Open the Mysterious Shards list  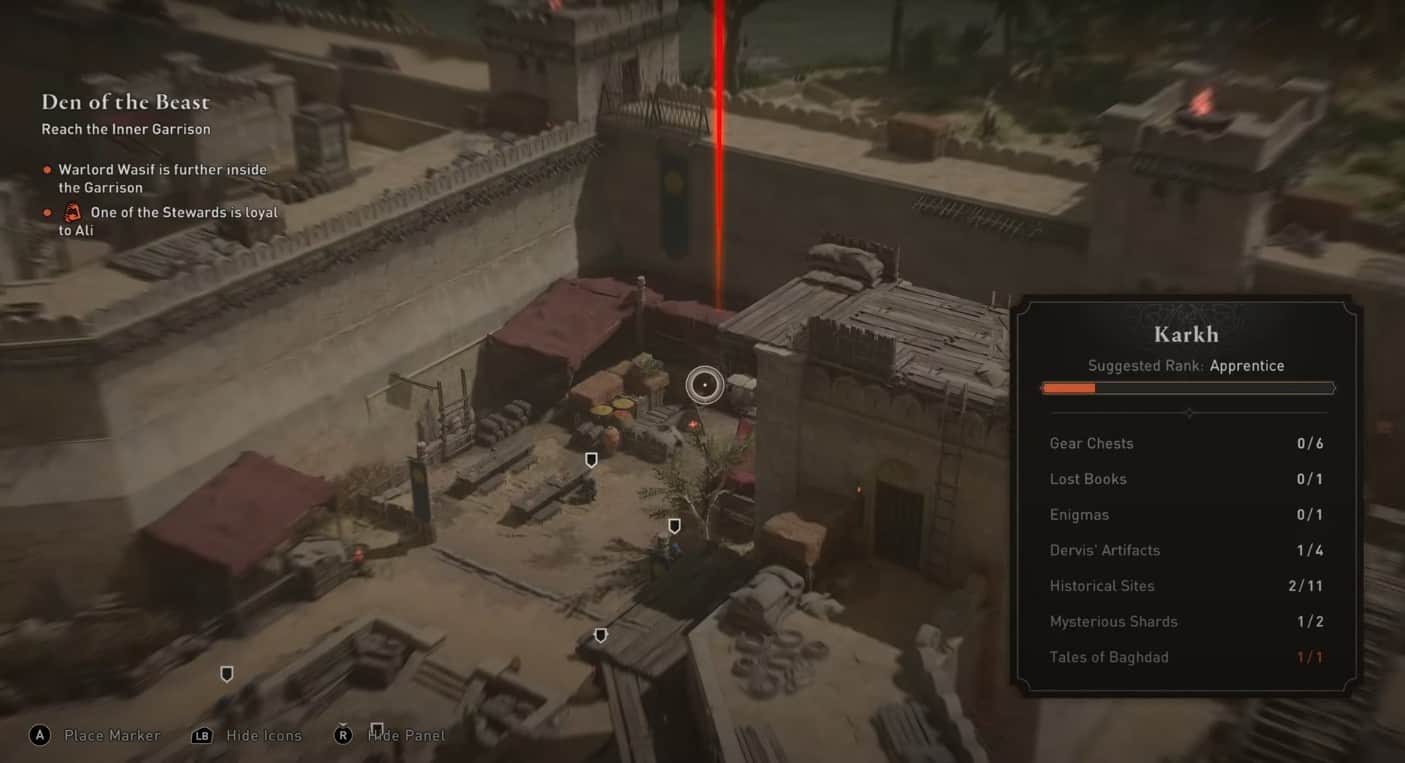tap(1113, 621)
